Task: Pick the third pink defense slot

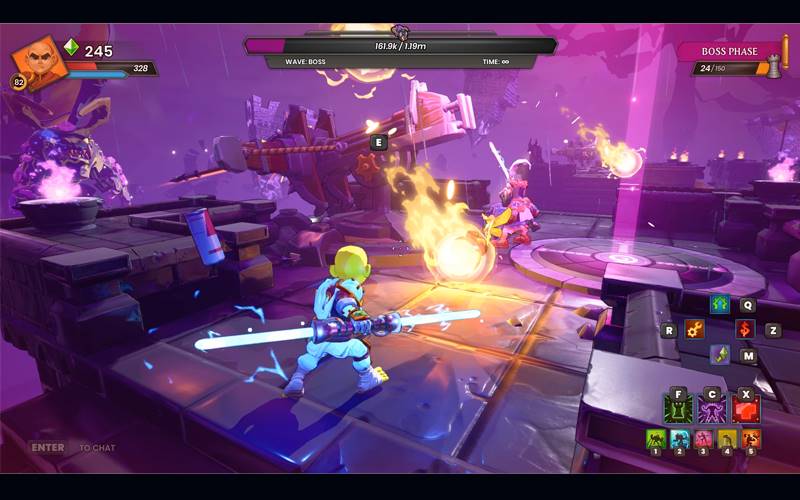Action: (704, 439)
